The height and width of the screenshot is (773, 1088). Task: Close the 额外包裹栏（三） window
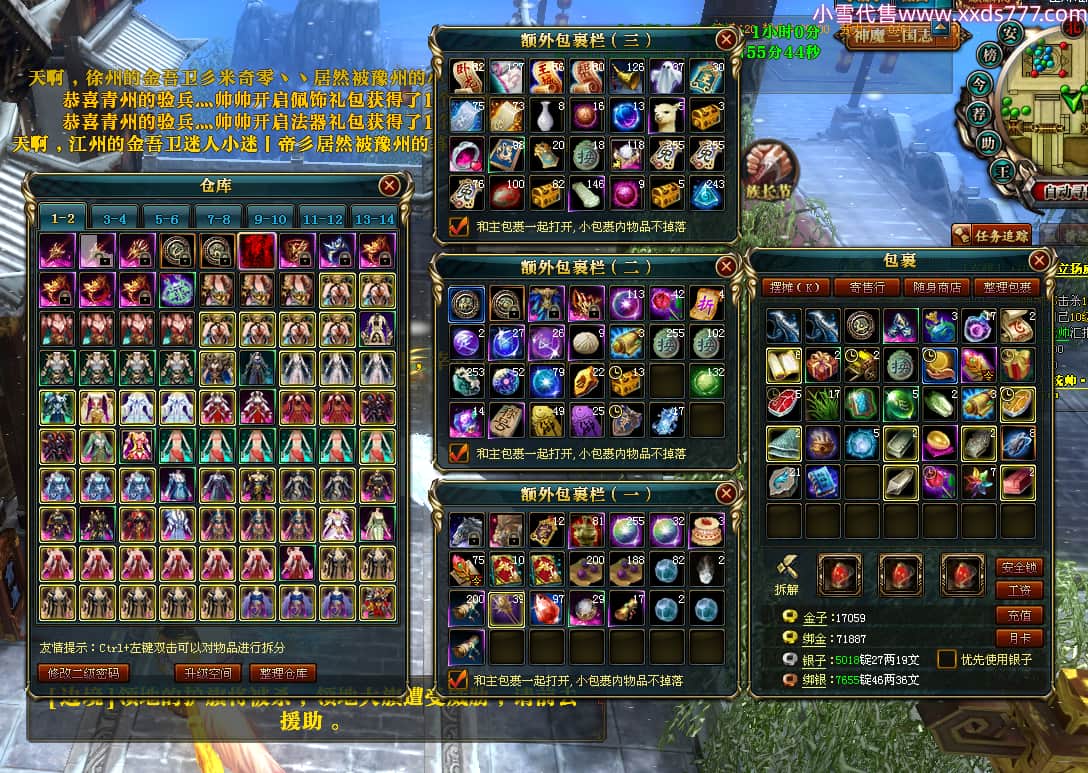(726, 40)
